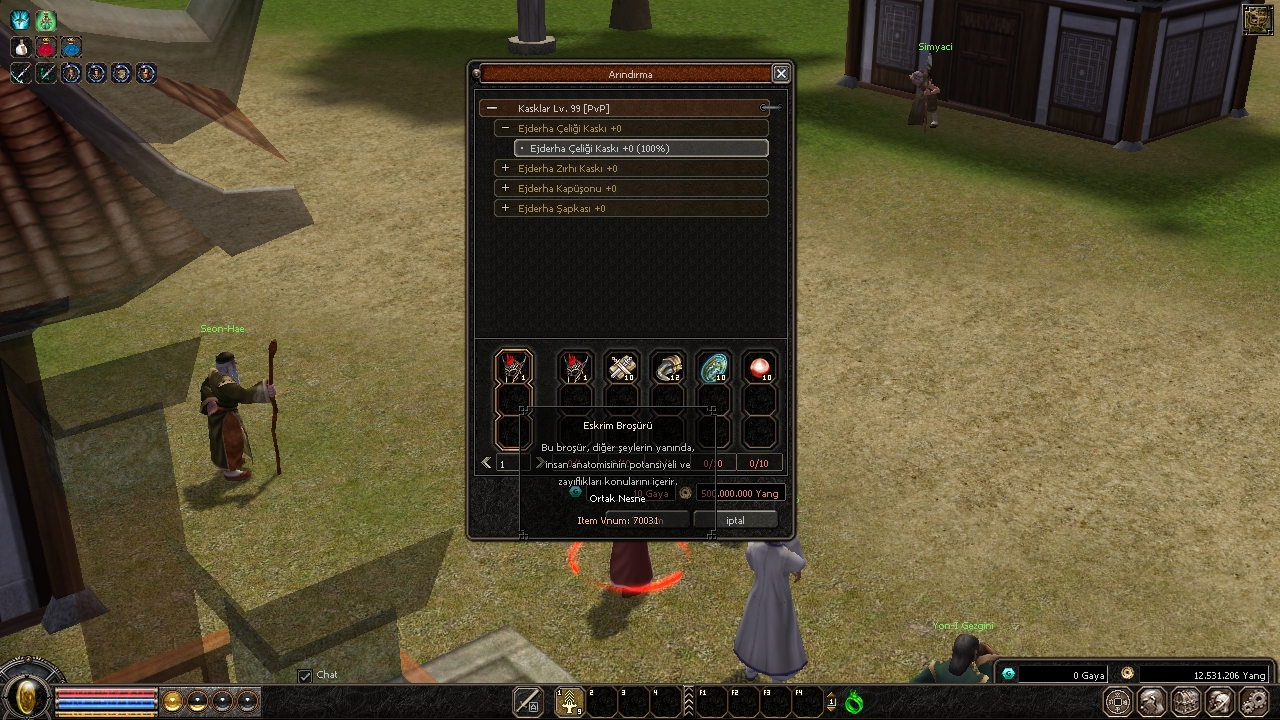Use the red potion buff icon
This screenshot has height=720, width=1280.
46,47
